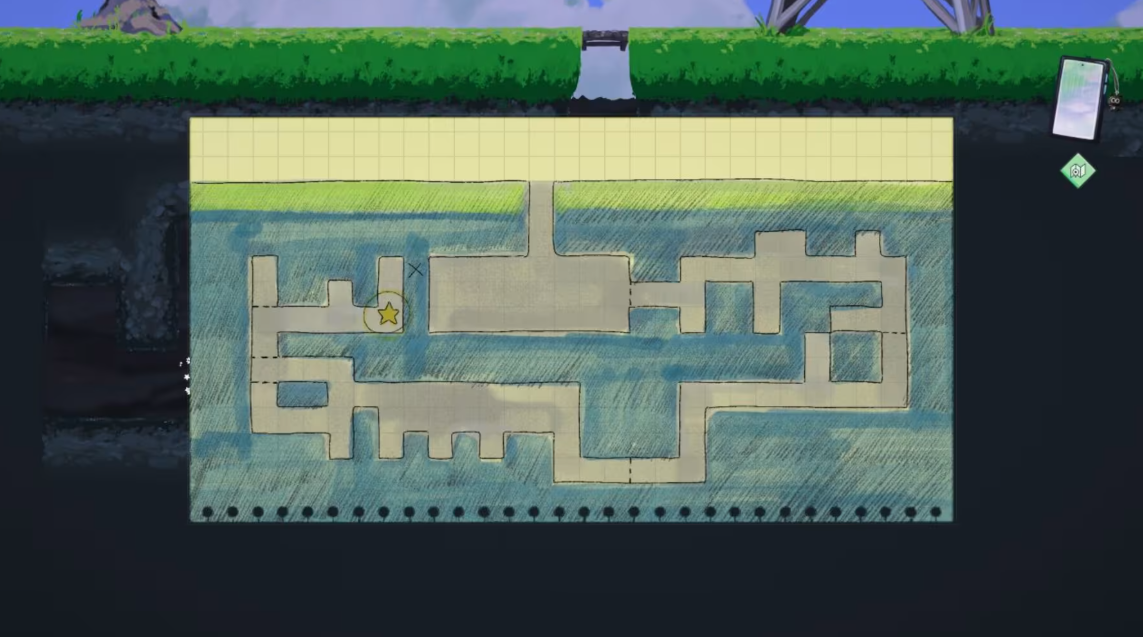Screen dimensions: 1143x637
Task: Select the yellow star marker on the map
Action: [388, 314]
